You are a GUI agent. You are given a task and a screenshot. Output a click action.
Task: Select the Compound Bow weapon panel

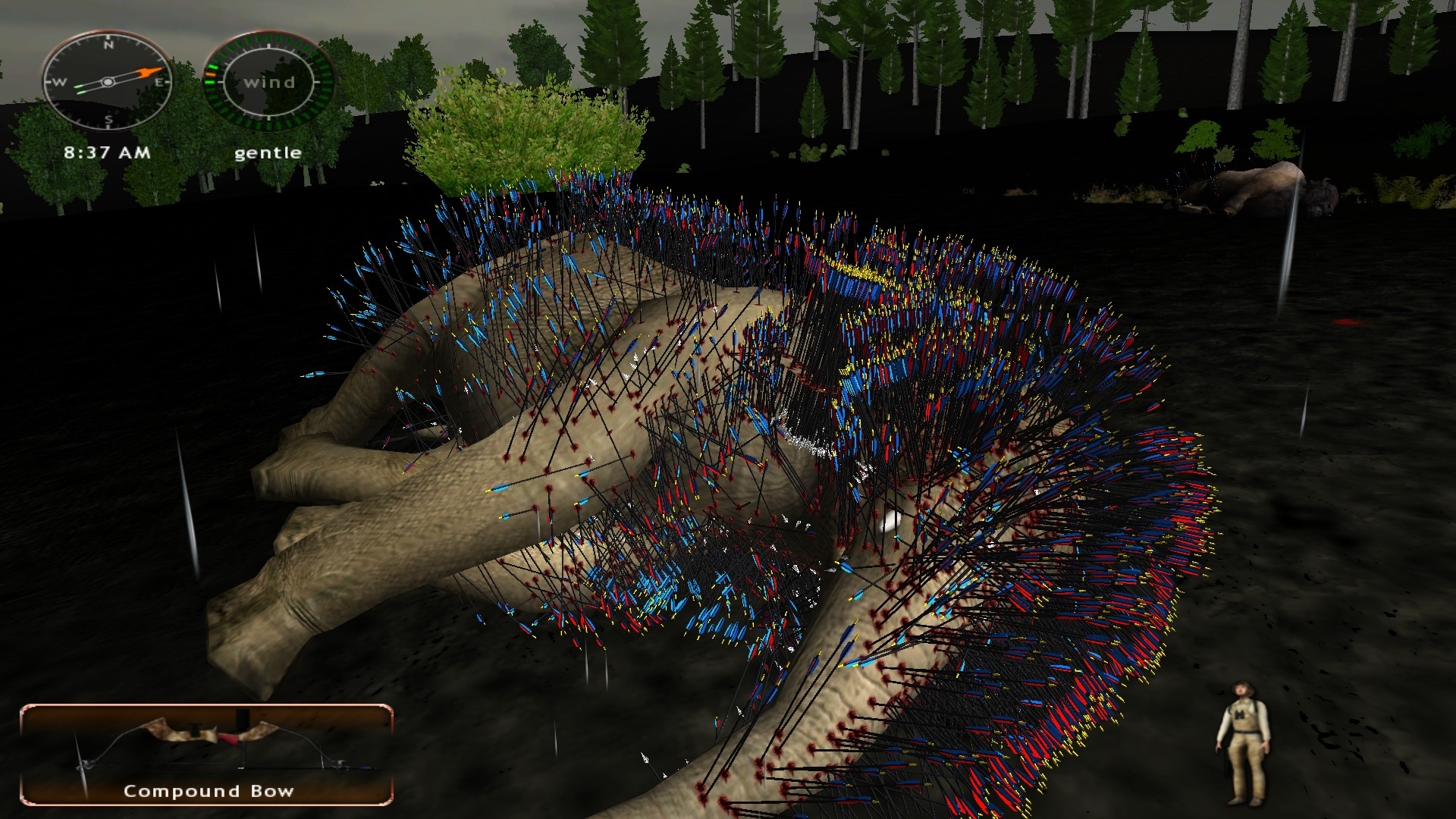point(206,754)
